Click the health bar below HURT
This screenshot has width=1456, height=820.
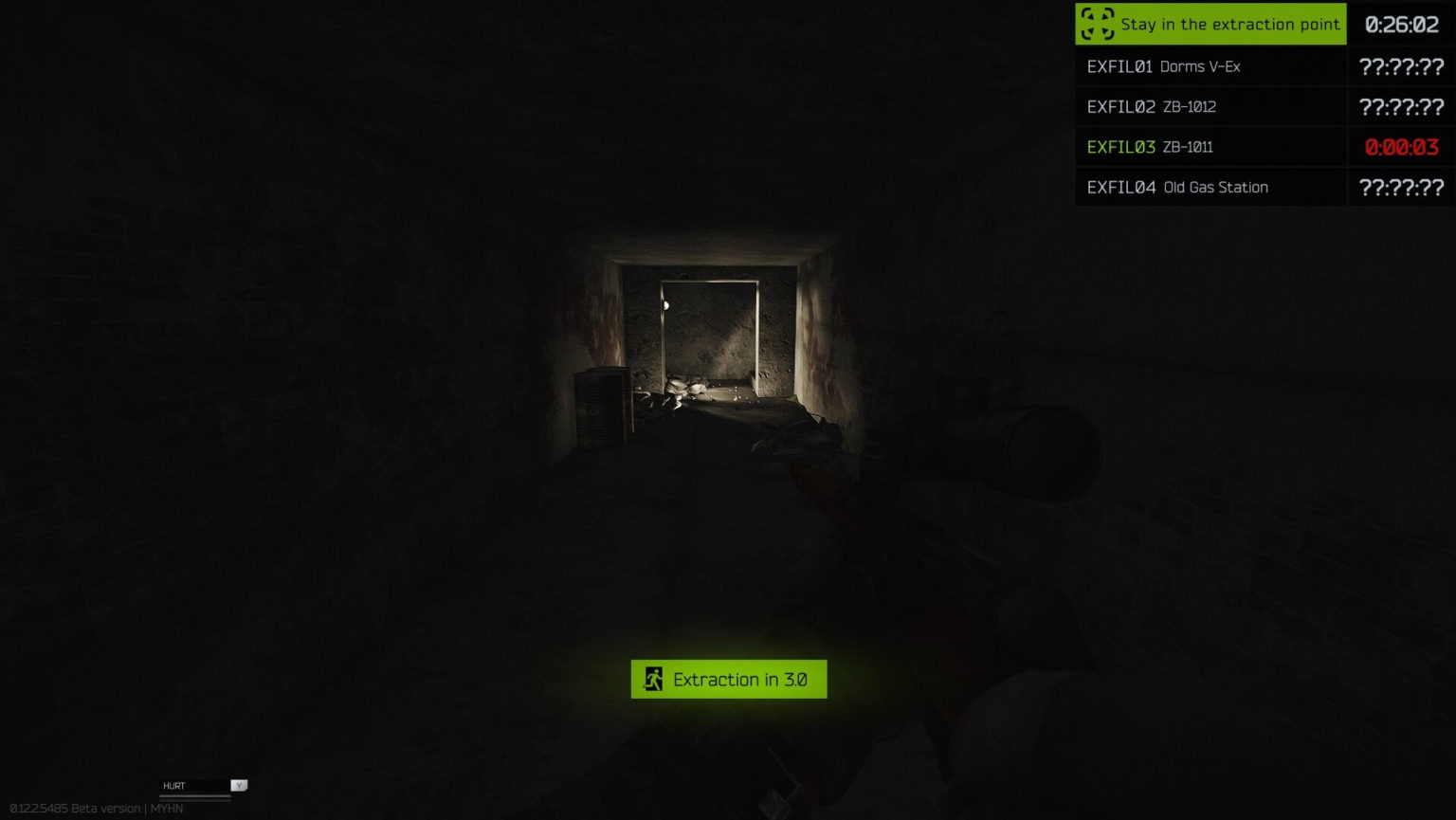click(194, 796)
